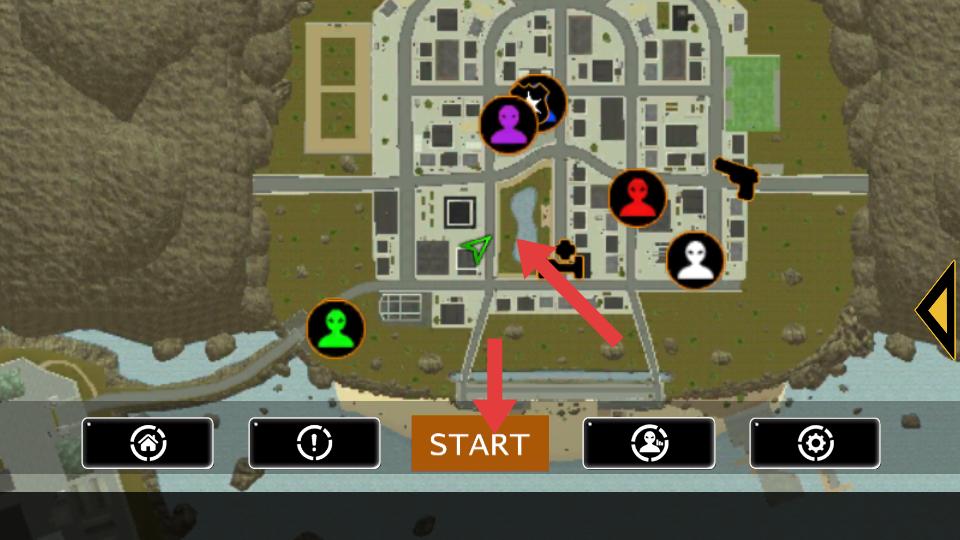Select the red character map marker

click(x=637, y=198)
